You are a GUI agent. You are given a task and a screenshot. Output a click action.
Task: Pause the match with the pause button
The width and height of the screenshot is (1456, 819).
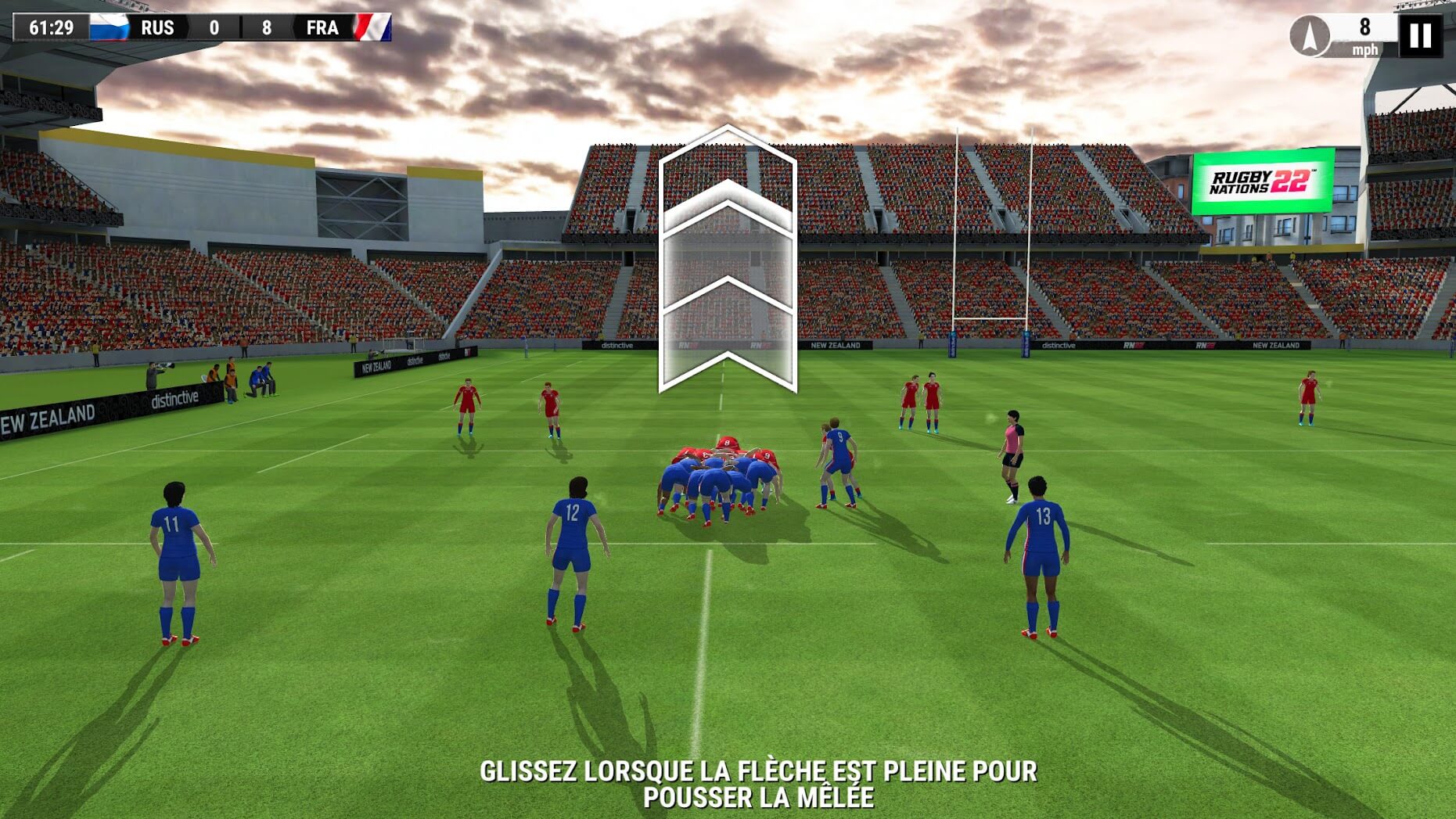(1420, 35)
